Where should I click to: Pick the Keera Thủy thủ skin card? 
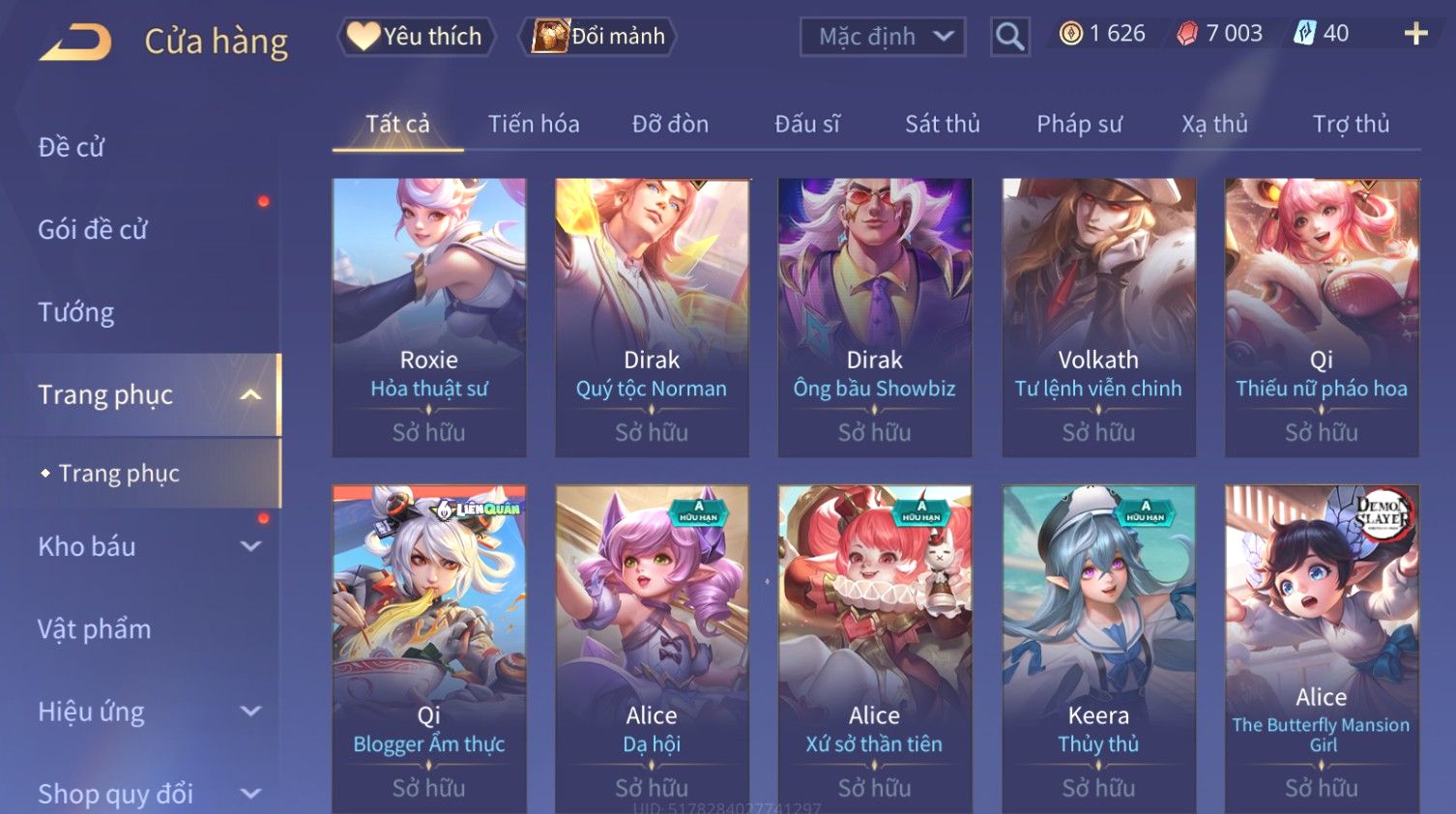tap(1098, 648)
